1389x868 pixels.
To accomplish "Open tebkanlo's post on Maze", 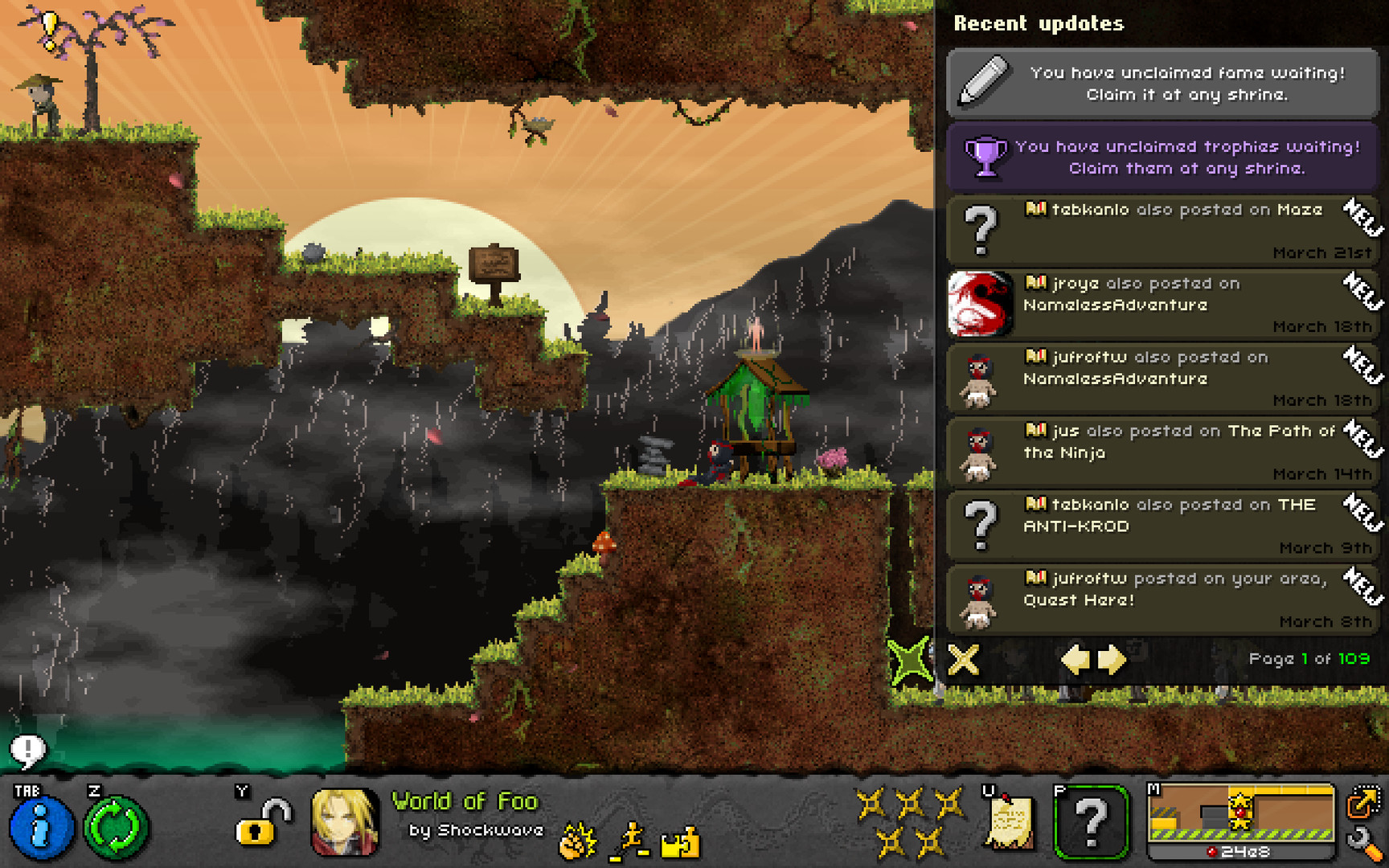I will click(1162, 231).
